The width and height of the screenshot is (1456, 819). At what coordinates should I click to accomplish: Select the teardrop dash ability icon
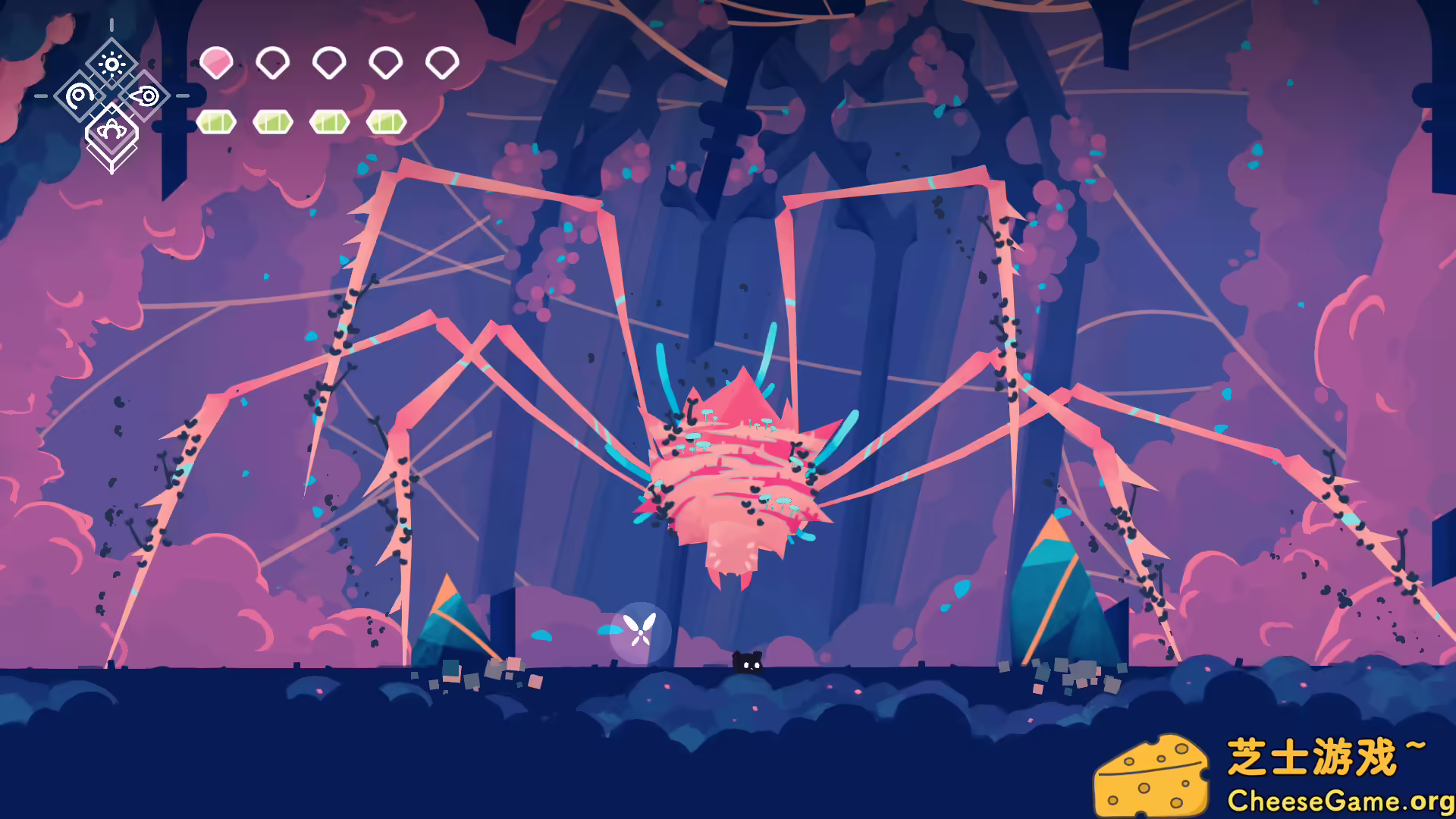click(x=146, y=96)
